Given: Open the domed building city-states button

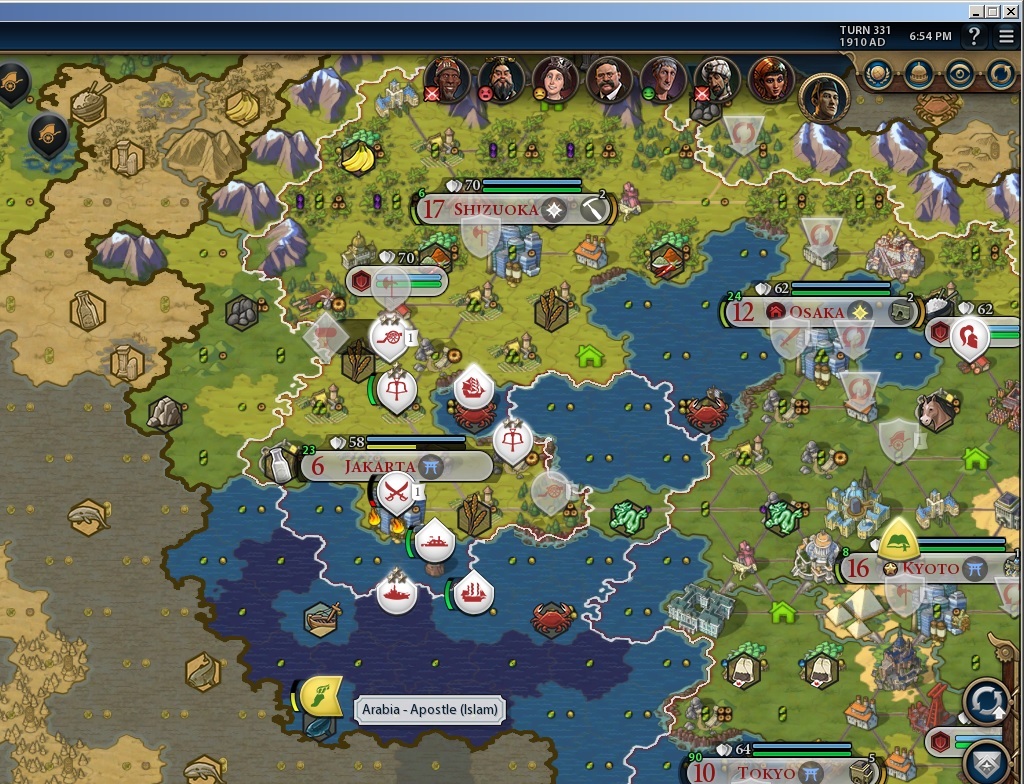Looking at the screenshot, I should [919, 73].
